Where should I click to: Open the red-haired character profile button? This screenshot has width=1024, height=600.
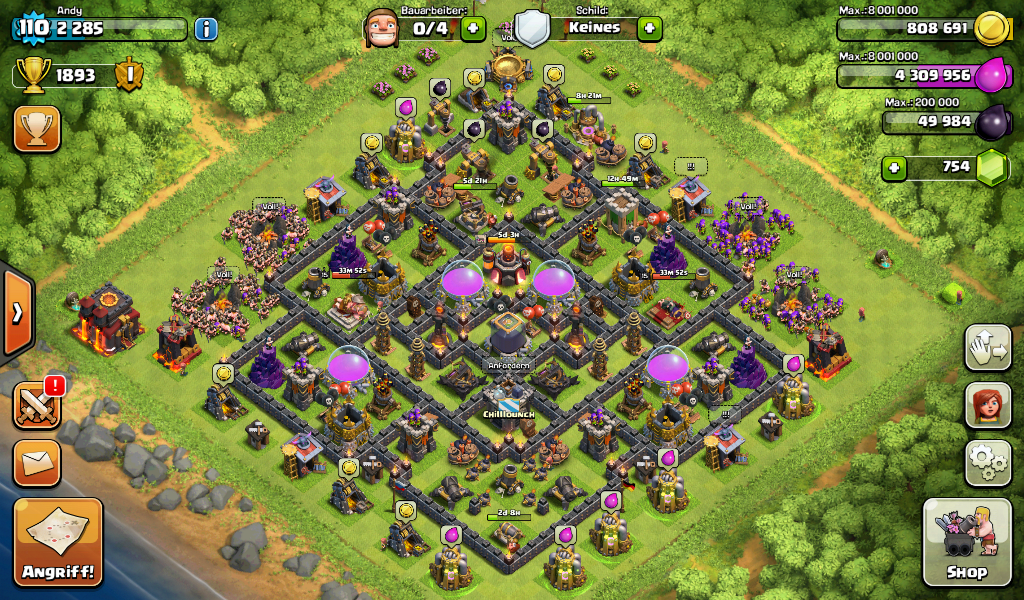click(x=988, y=405)
